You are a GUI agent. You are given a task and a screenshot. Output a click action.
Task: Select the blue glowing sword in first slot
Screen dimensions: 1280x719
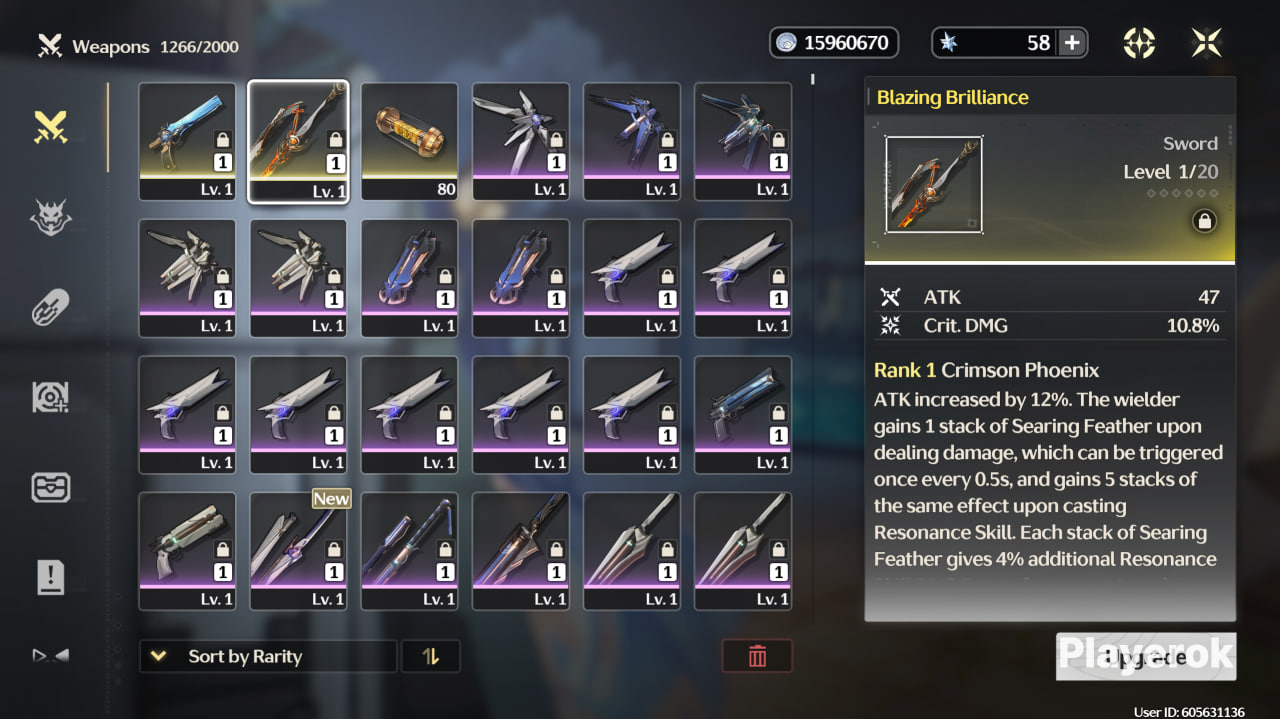click(x=187, y=141)
